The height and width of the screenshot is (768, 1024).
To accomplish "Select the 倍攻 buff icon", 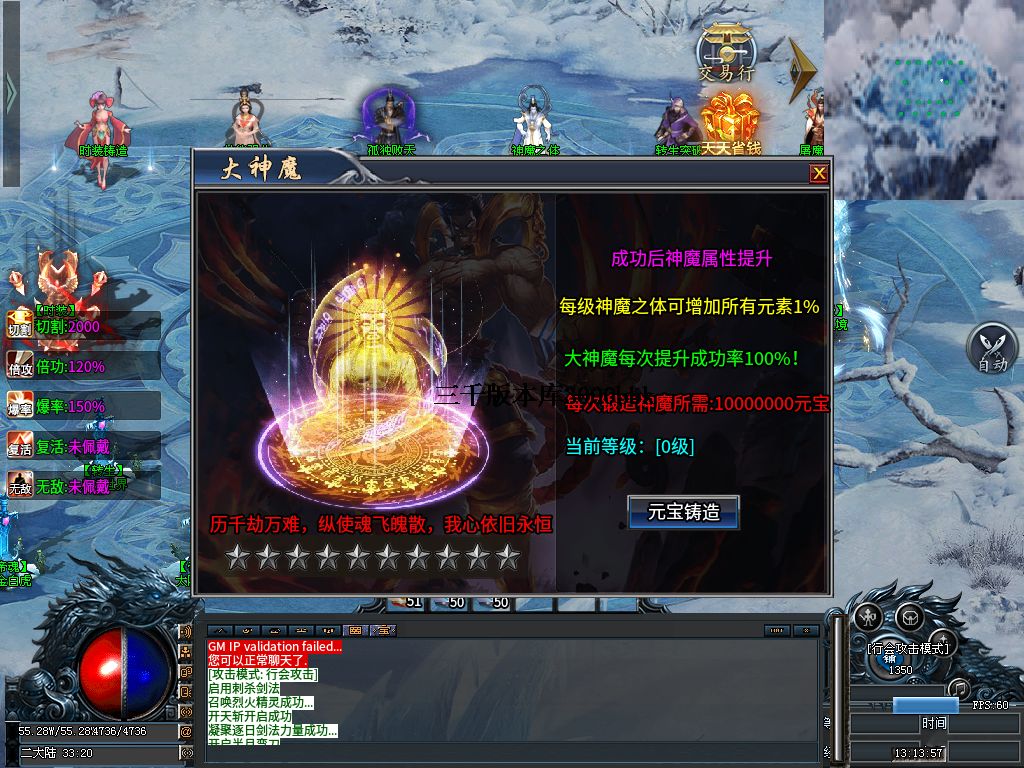I will tap(20, 365).
